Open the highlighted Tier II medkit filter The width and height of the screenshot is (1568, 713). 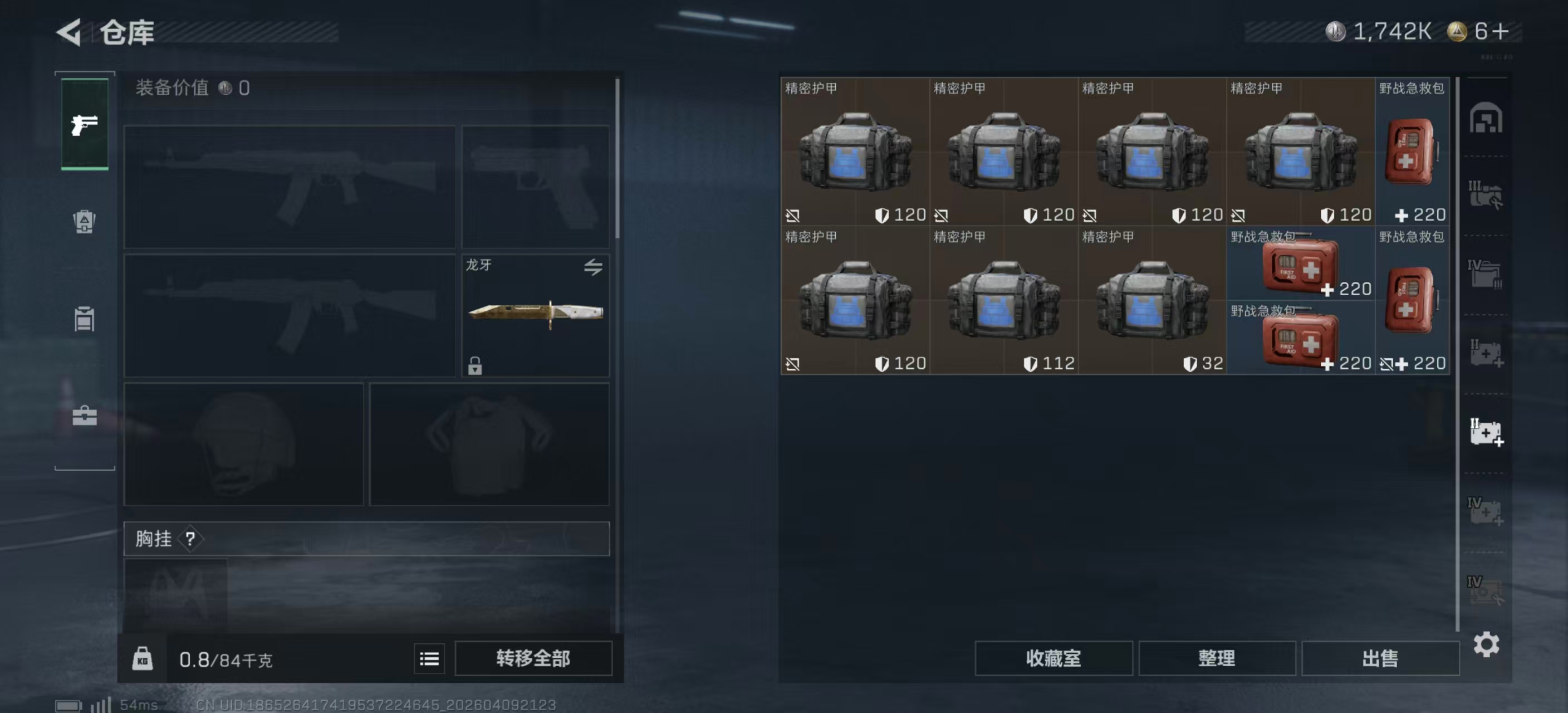pos(1488,432)
